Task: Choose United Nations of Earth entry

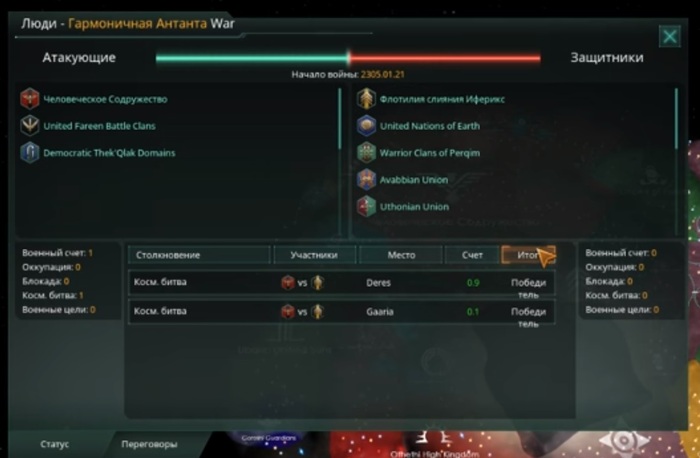Action: 429,126
